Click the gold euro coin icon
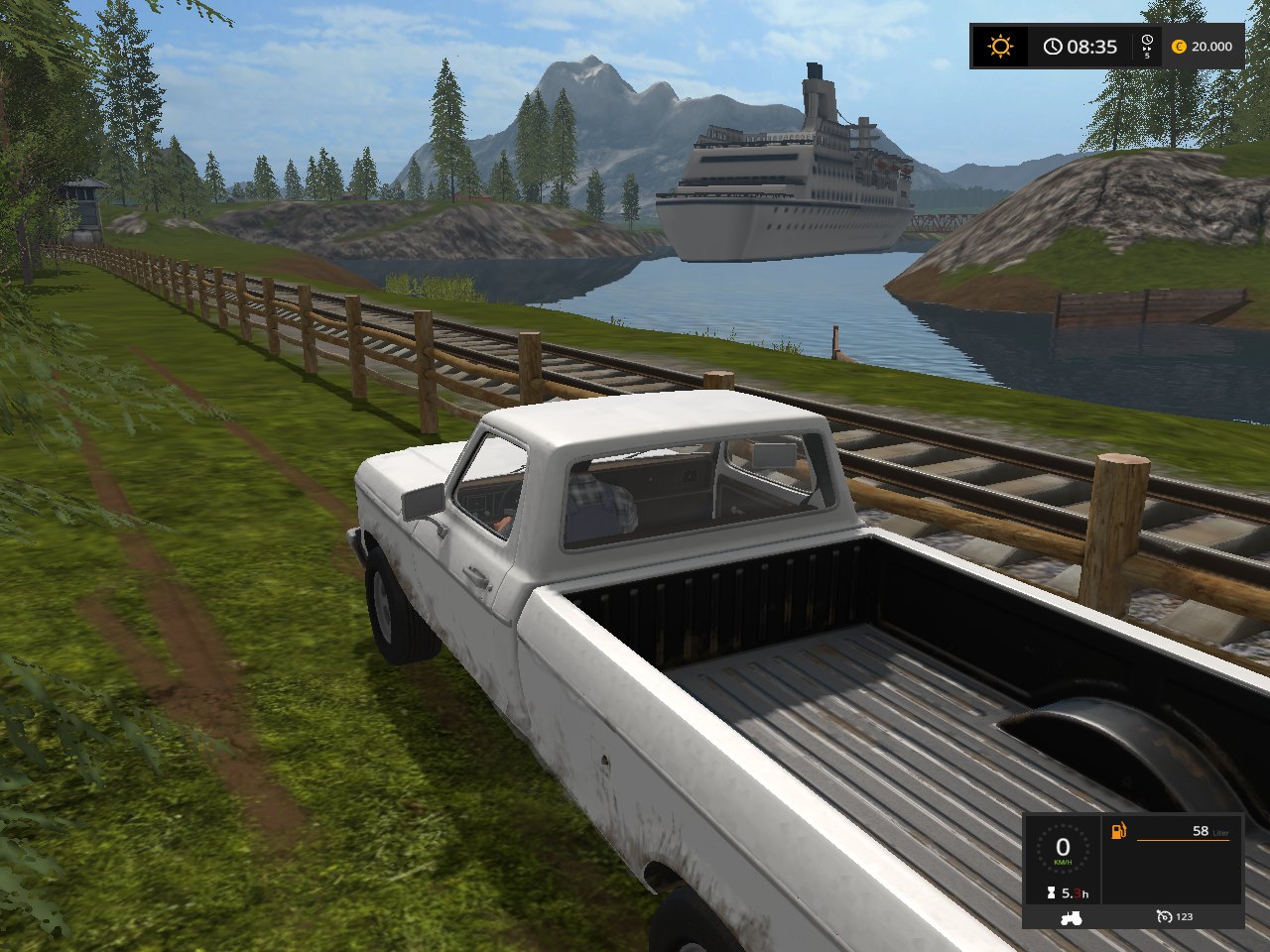Viewport: 1270px width, 952px height. tap(1179, 47)
